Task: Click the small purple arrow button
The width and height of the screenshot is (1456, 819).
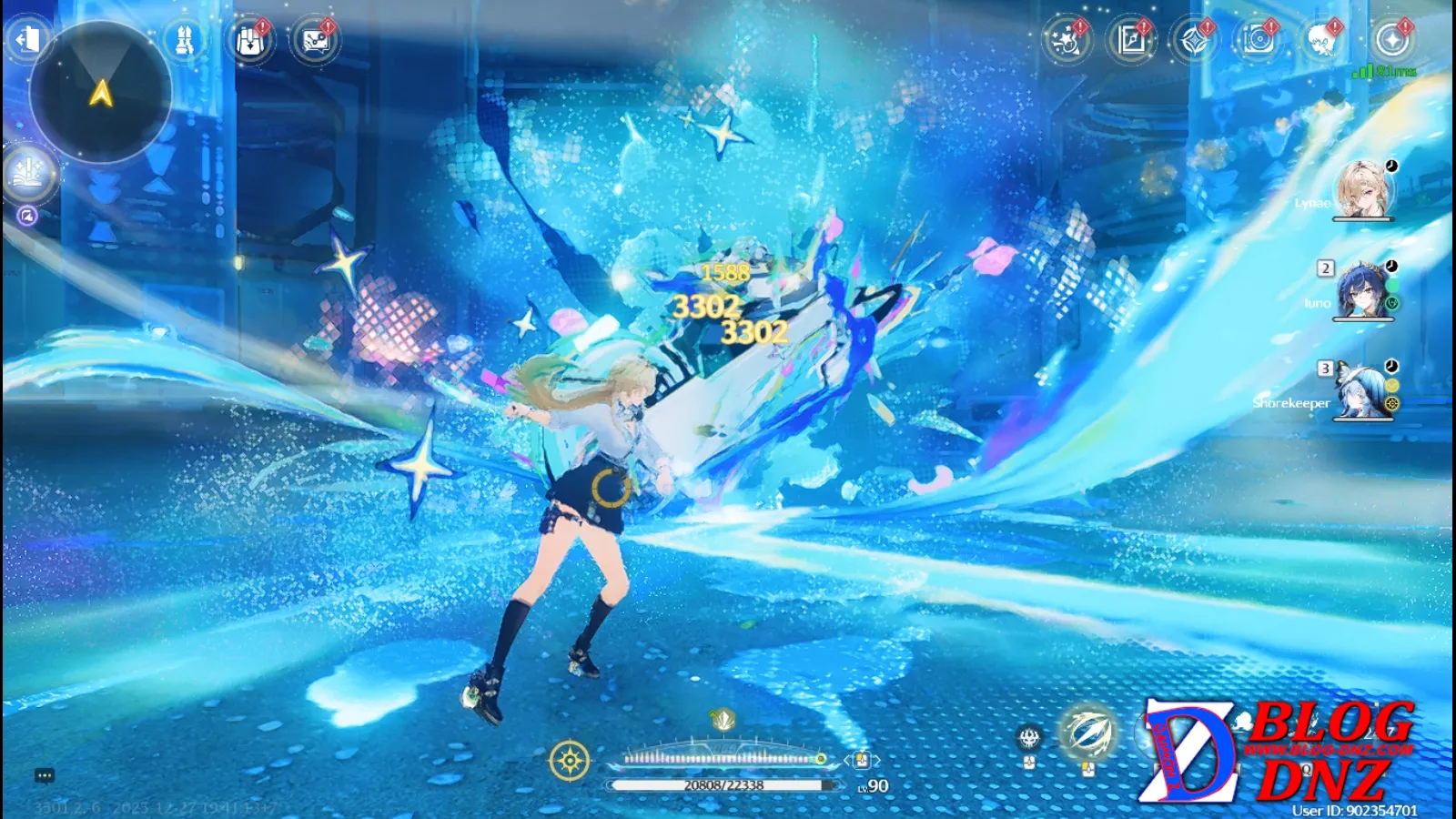Action: click(27, 216)
